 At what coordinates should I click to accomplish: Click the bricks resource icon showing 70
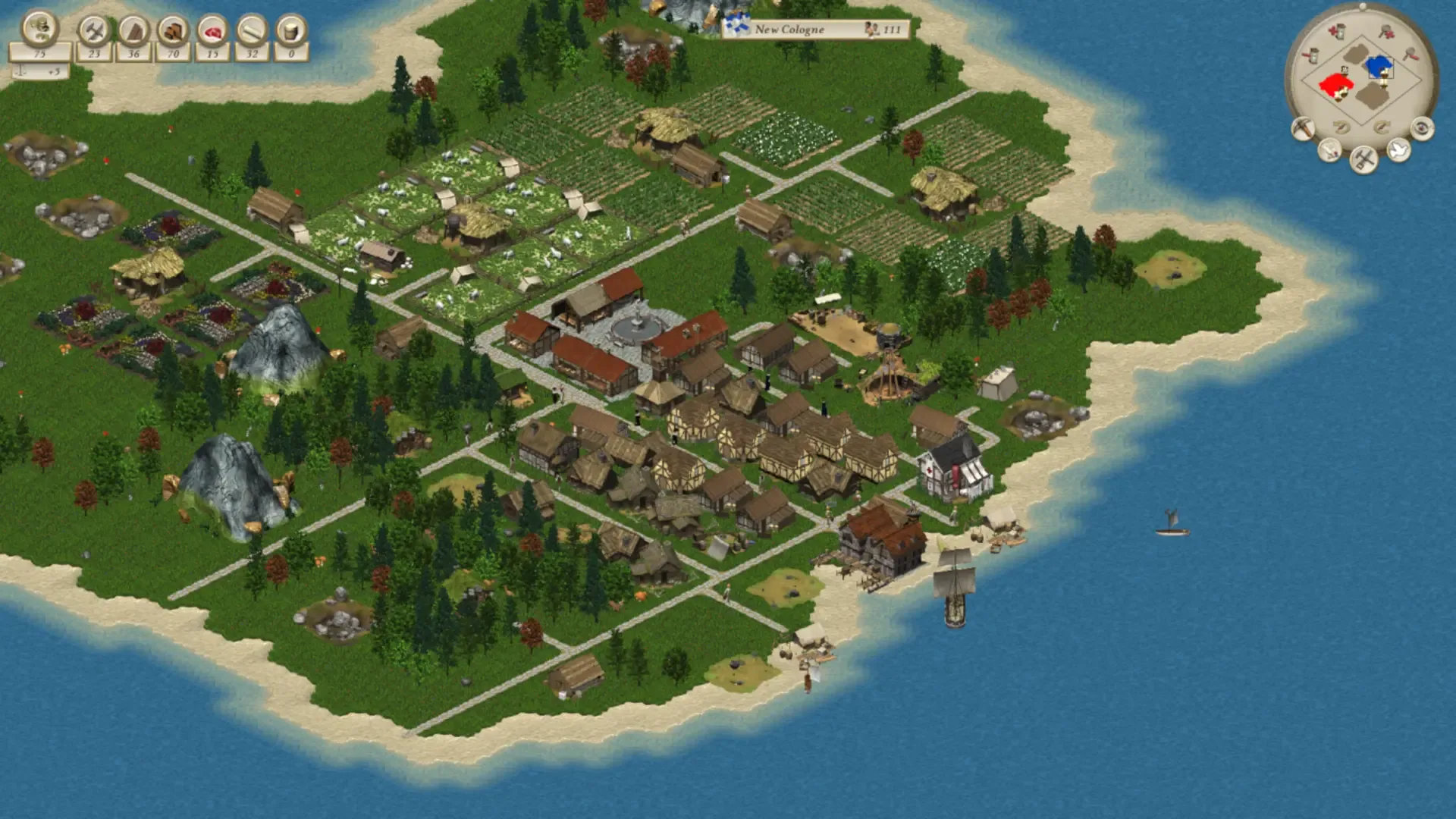pyautogui.click(x=173, y=30)
